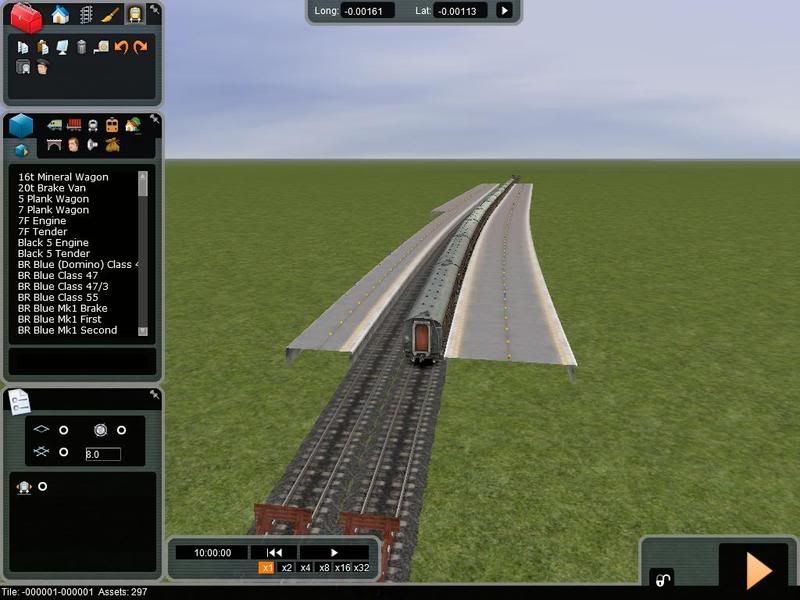Screen dimensions: 800x600
Task: Open the monitor display tool
Action: tap(62, 47)
